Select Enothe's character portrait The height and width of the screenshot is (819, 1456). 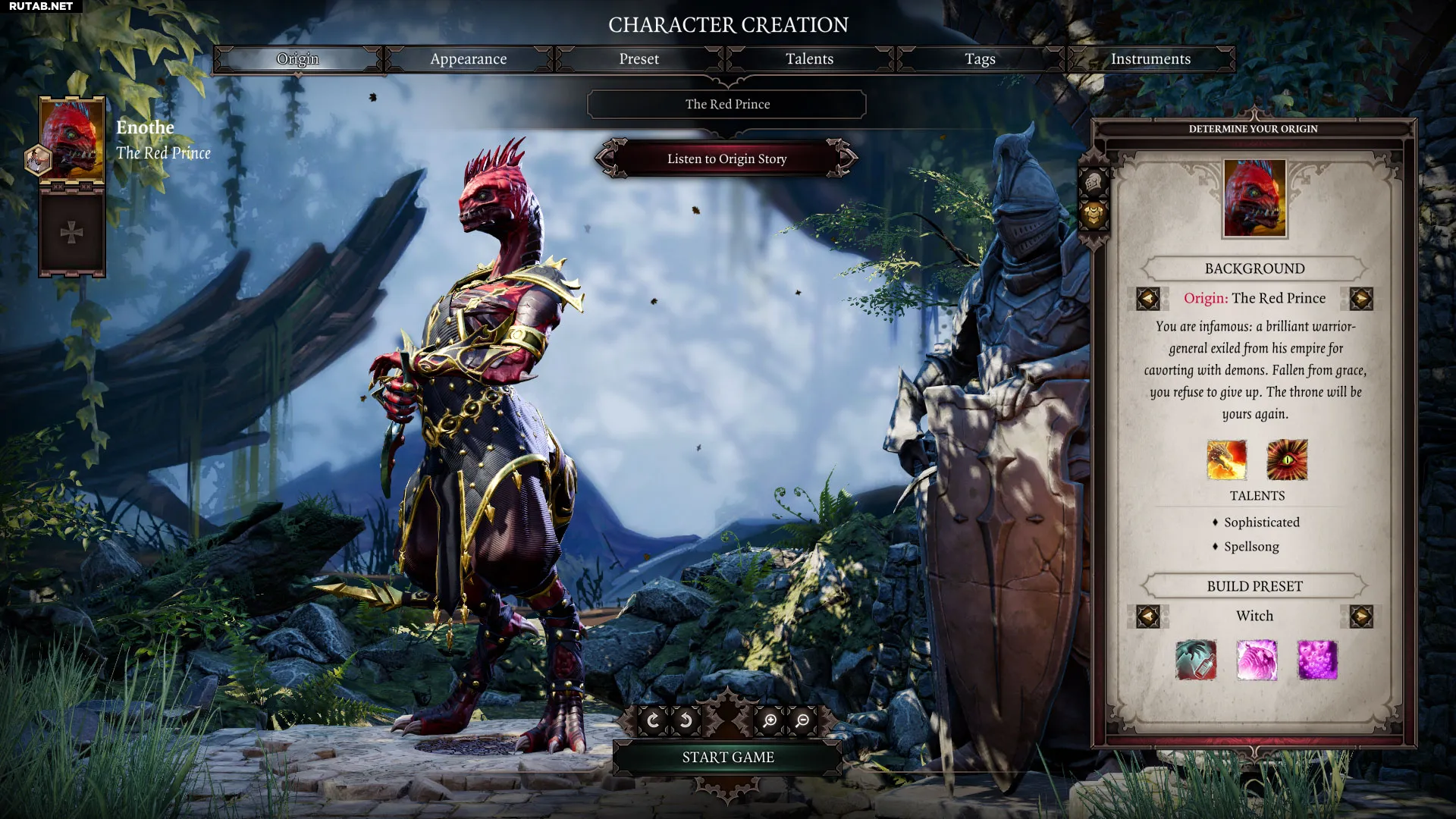pyautogui.click(x=71, y=140)
